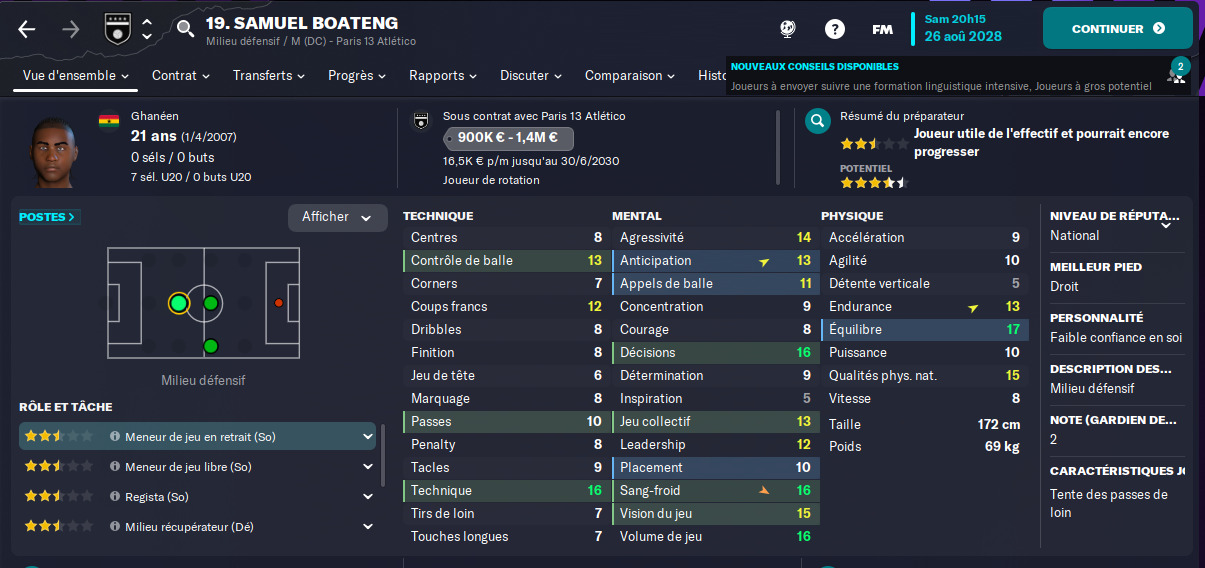Expand the Afficher dropdown
The width and height of the screenshot is (1205, 568).
[337, 218]
